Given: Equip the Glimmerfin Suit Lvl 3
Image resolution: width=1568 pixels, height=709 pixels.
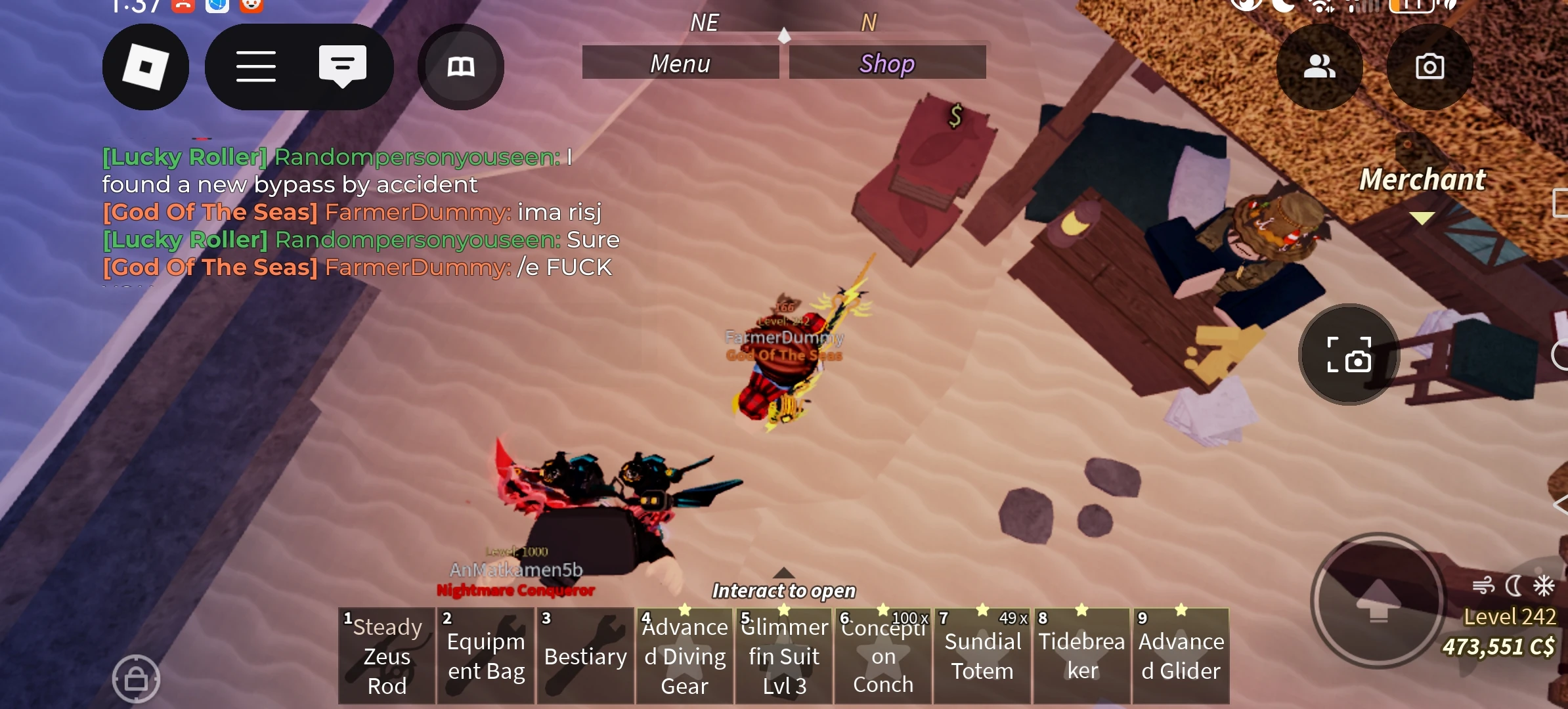Looking at the screenshot, I should 783,655.
